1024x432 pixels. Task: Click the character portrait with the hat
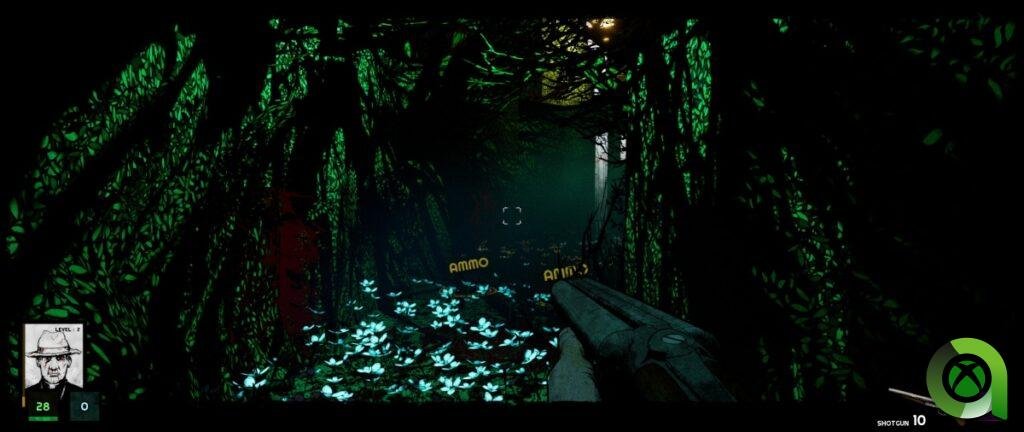[x=53, y=359]
